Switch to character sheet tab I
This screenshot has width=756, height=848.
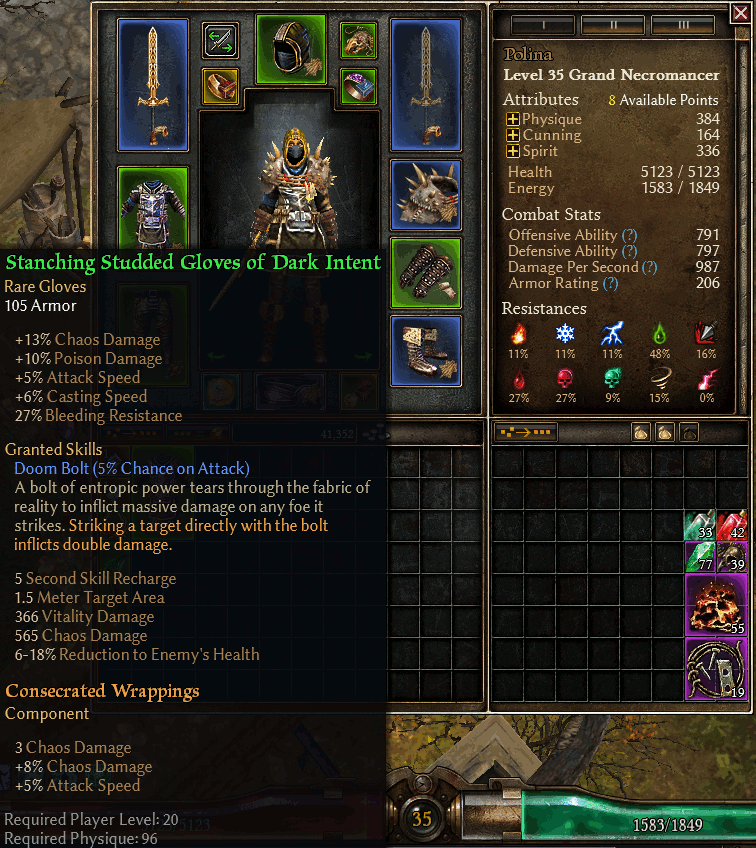[542, 25]
